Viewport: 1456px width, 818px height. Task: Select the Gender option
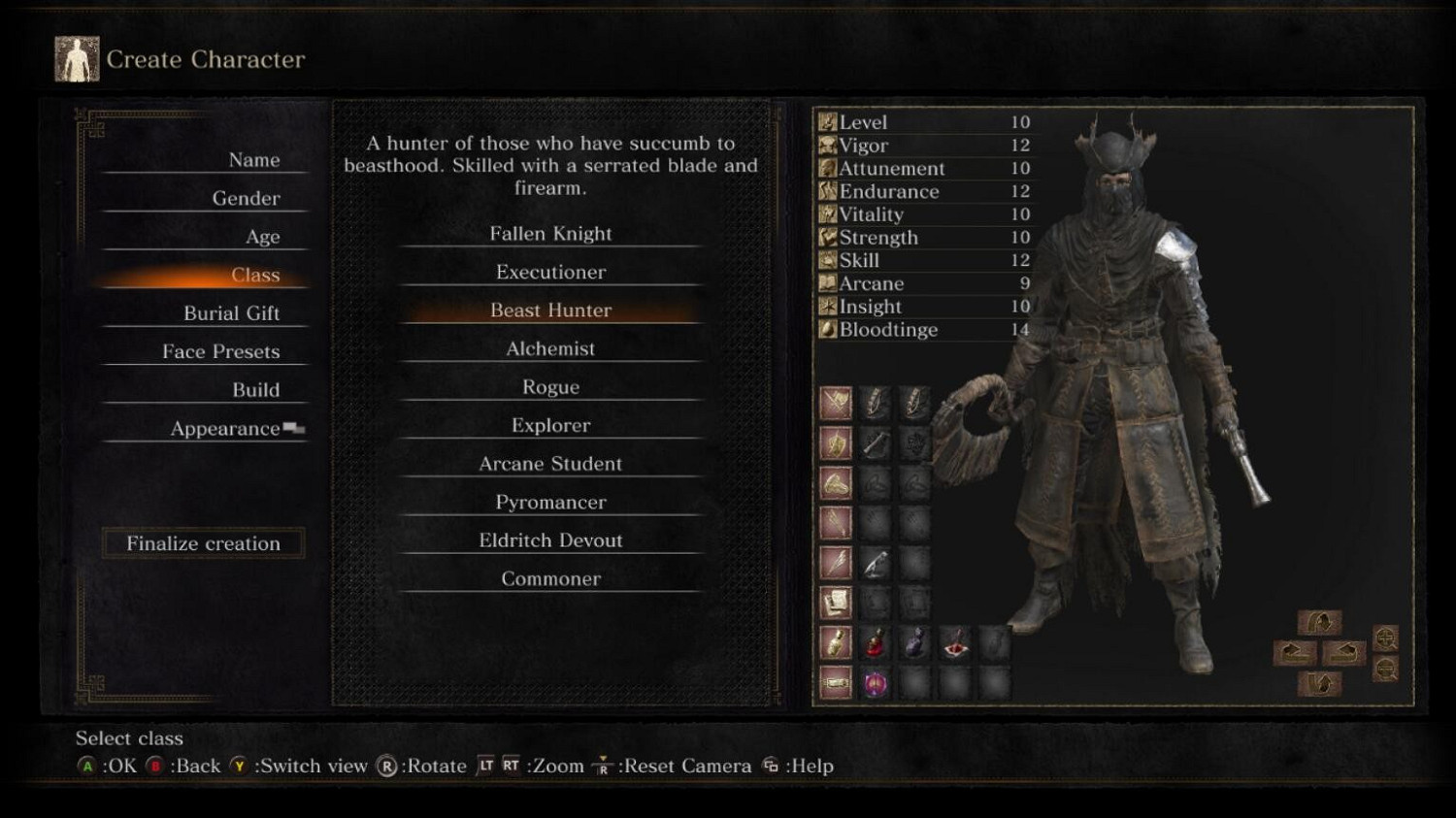click(x=246, y=198)
